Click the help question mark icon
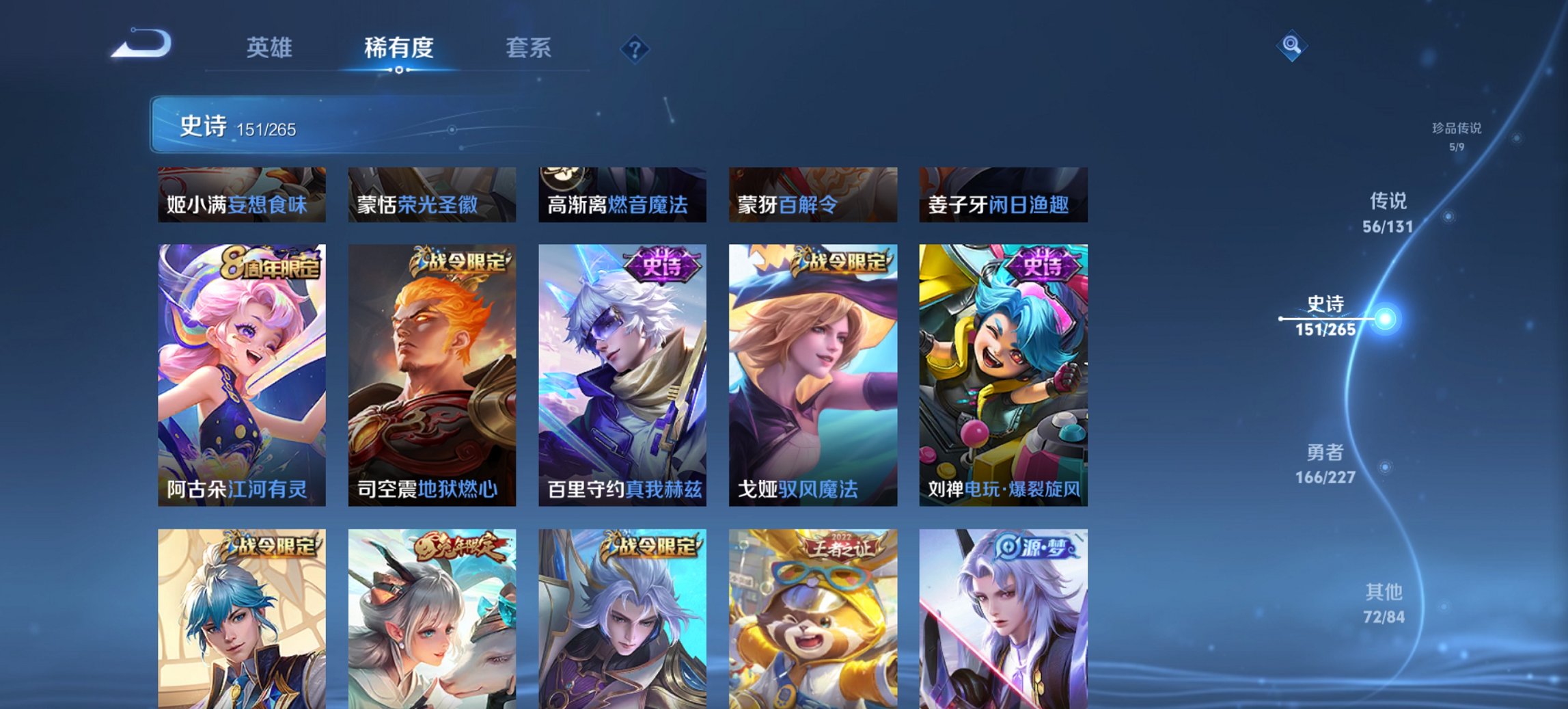The image size is (1568, 709). coord(635,48)
